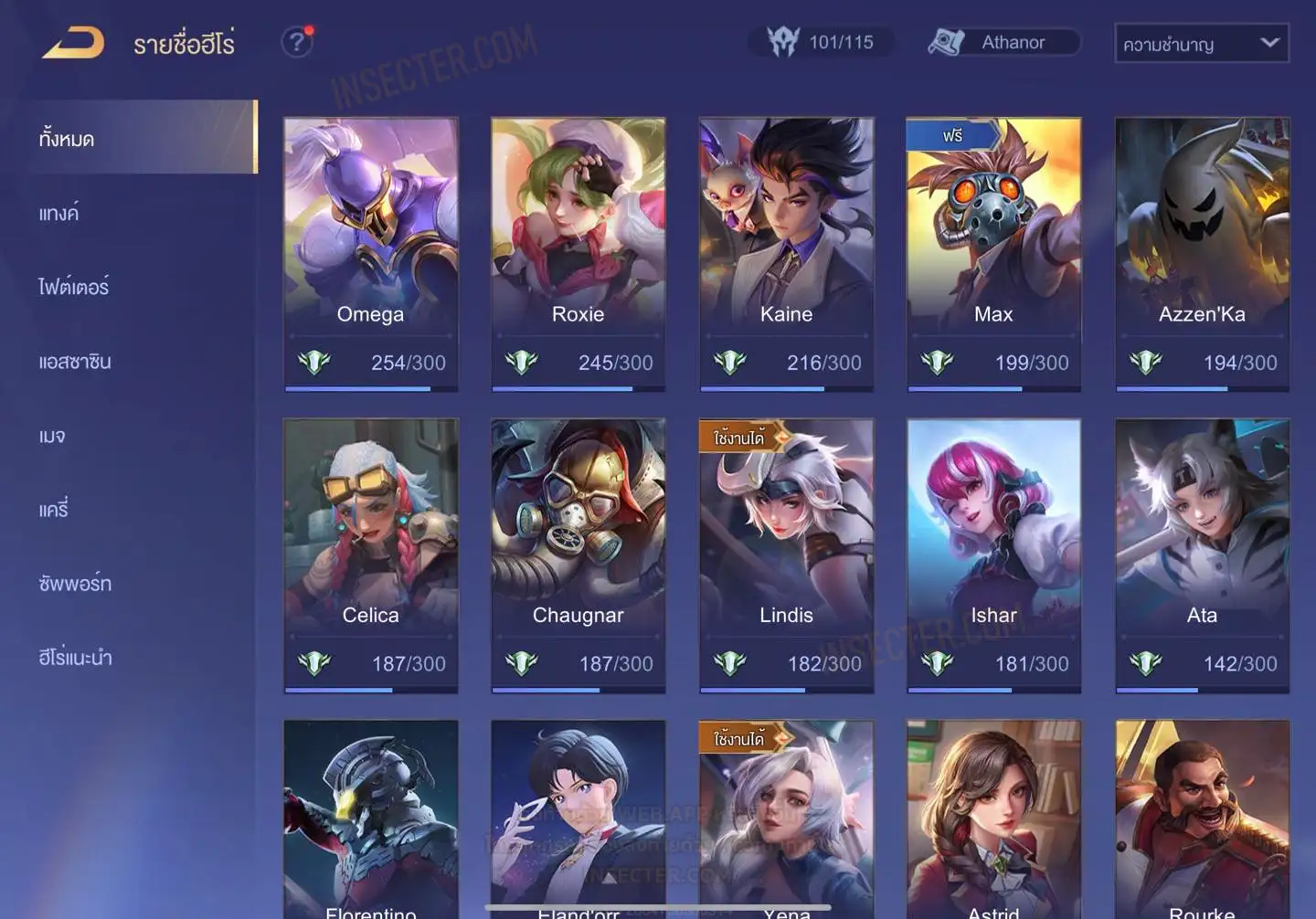Viewport: 1316px width, 919px height.
Task: Select the Chaugnar hero card
Action: pos(578,555)
